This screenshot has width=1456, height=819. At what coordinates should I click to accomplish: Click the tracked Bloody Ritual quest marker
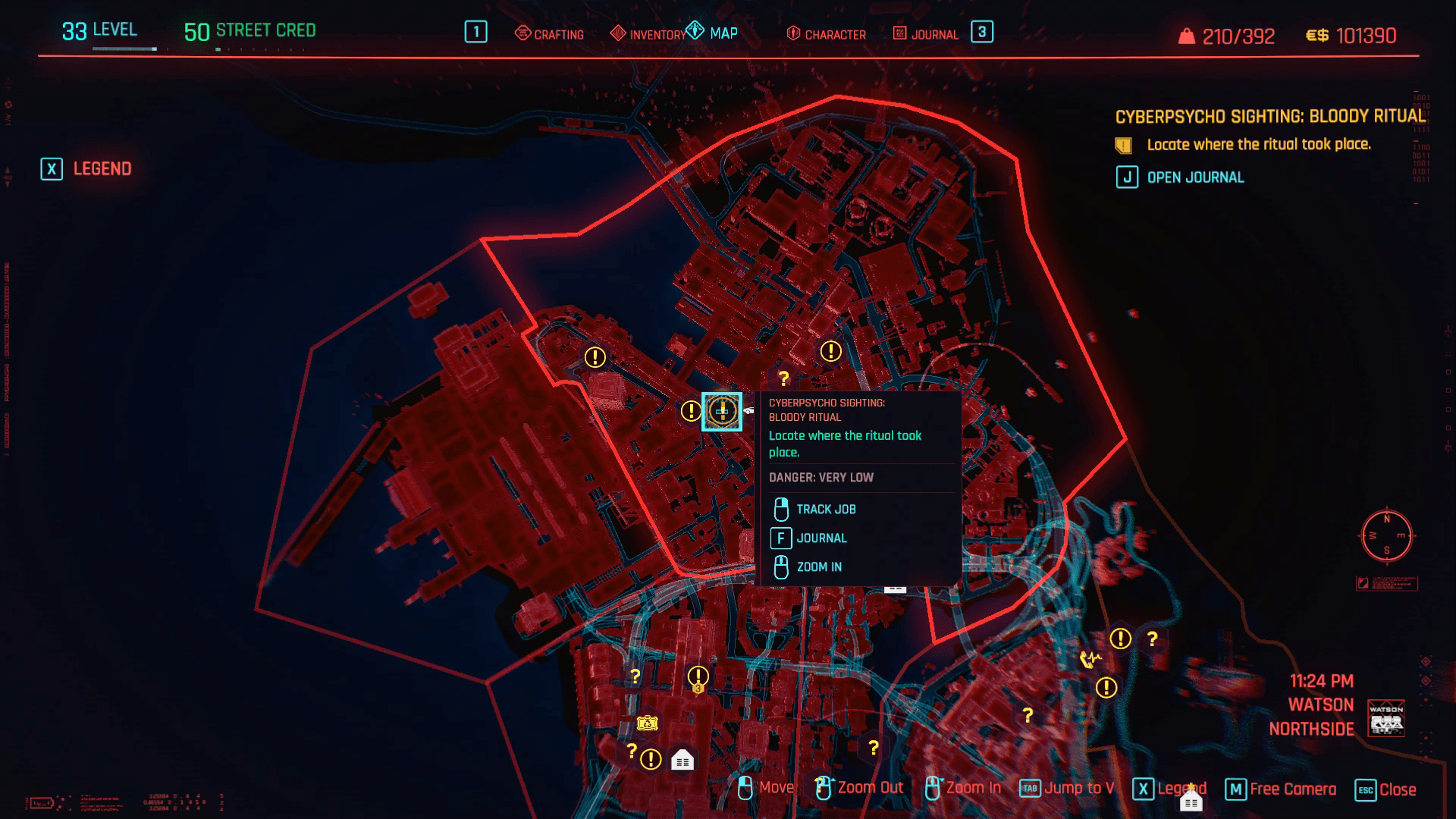click(721, 409)
